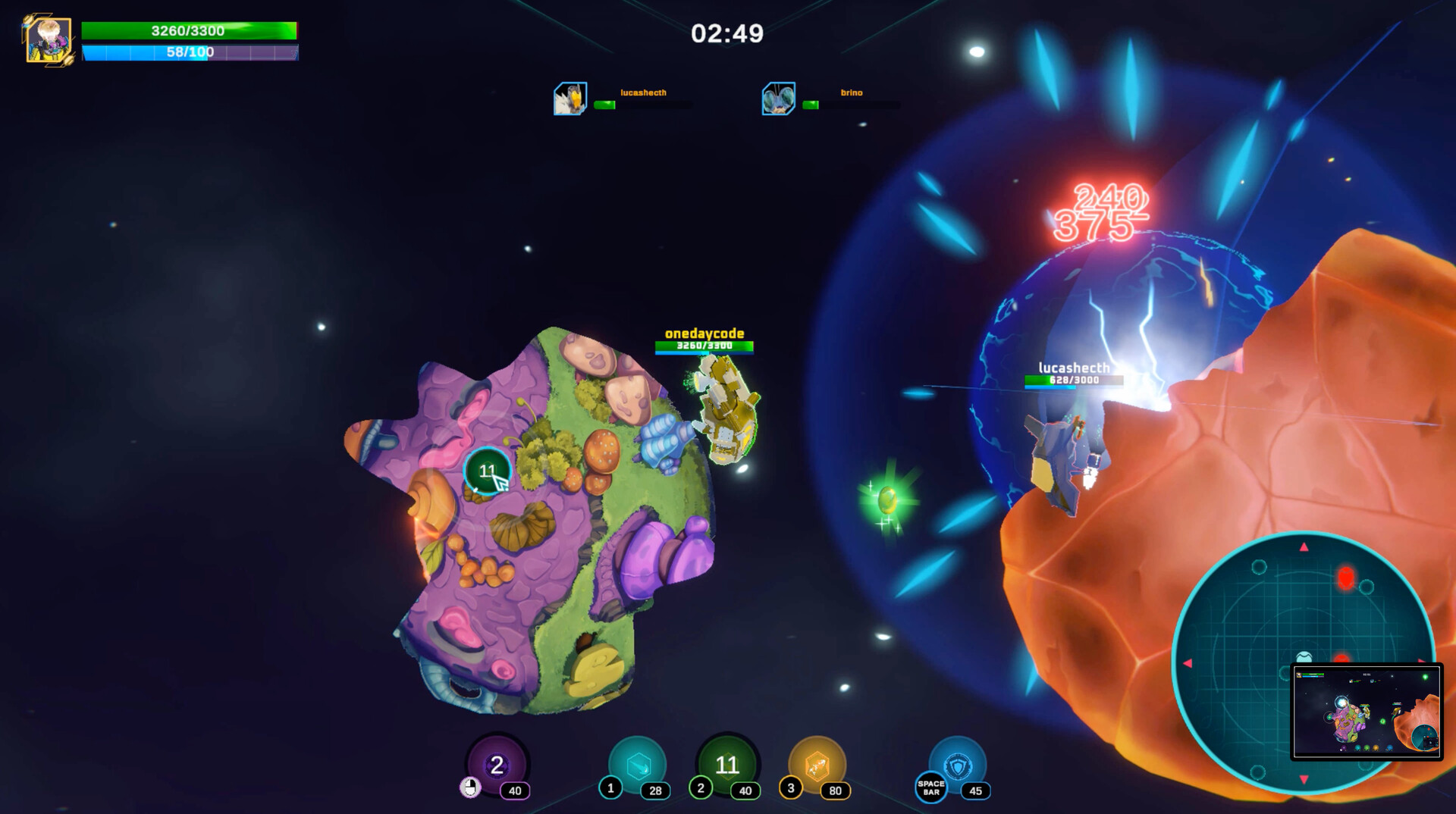
Task: Click the mouse-button indicator on the purple ability
Action: [469, 786]
